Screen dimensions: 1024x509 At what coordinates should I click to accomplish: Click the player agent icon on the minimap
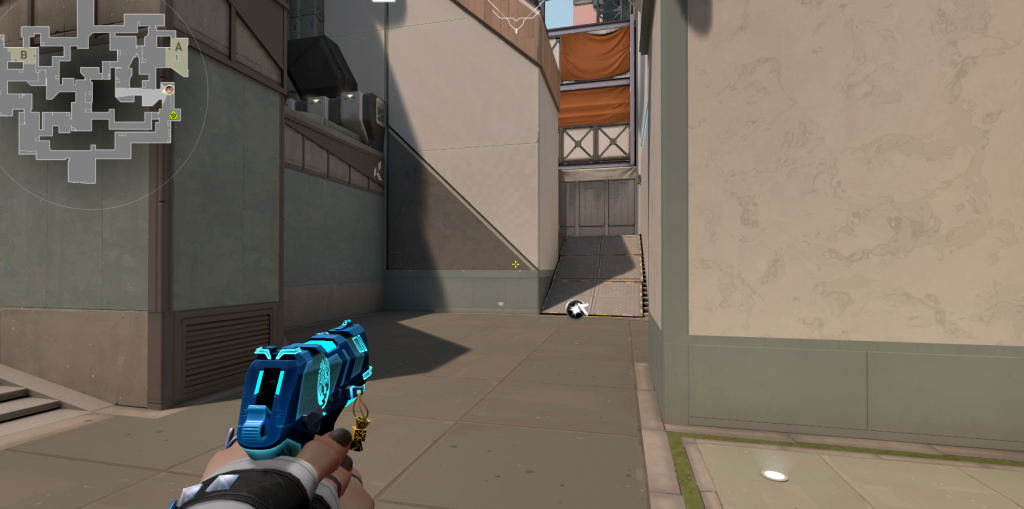pos(169,90)
